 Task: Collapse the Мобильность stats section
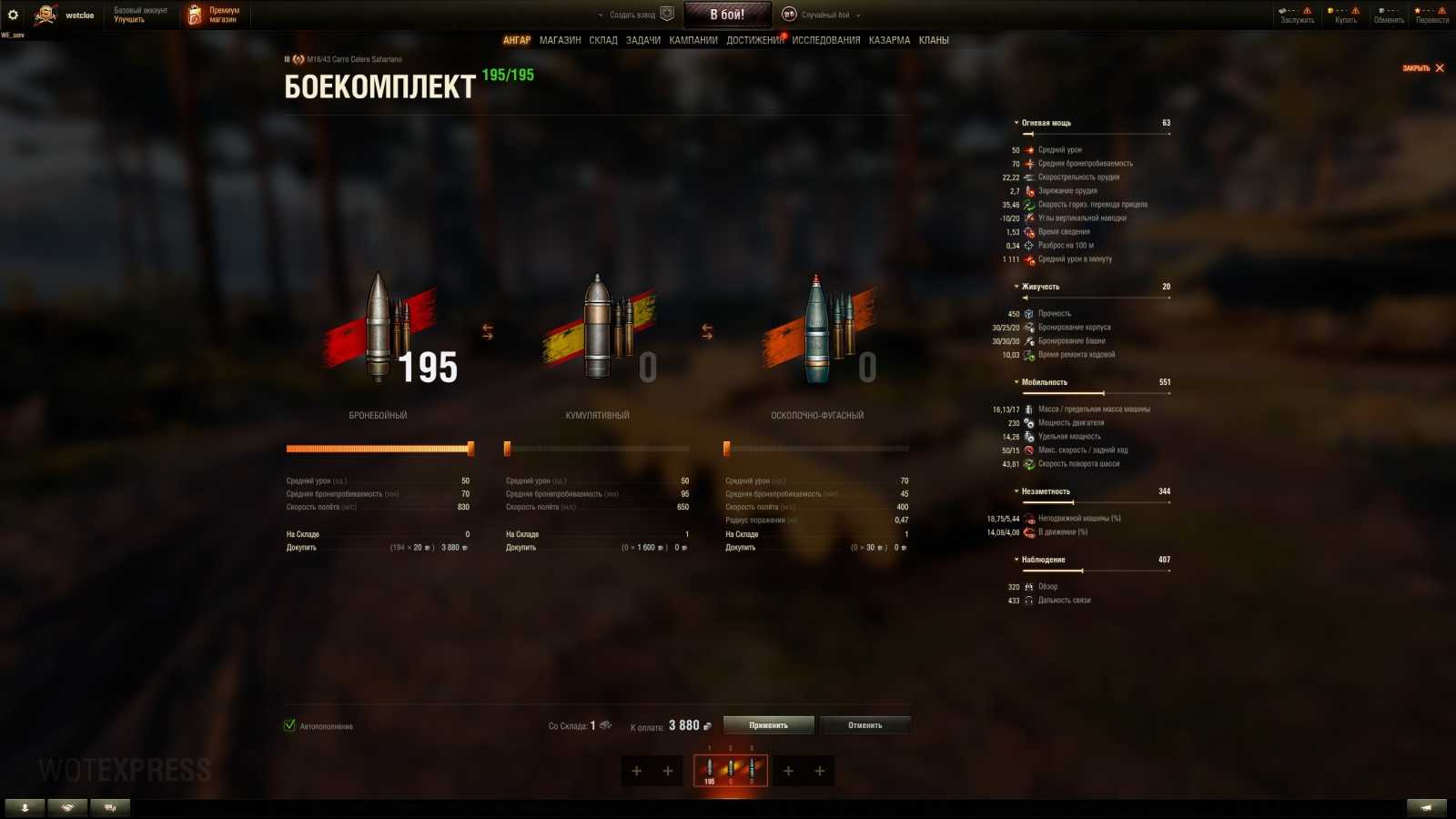point(1018,382)
